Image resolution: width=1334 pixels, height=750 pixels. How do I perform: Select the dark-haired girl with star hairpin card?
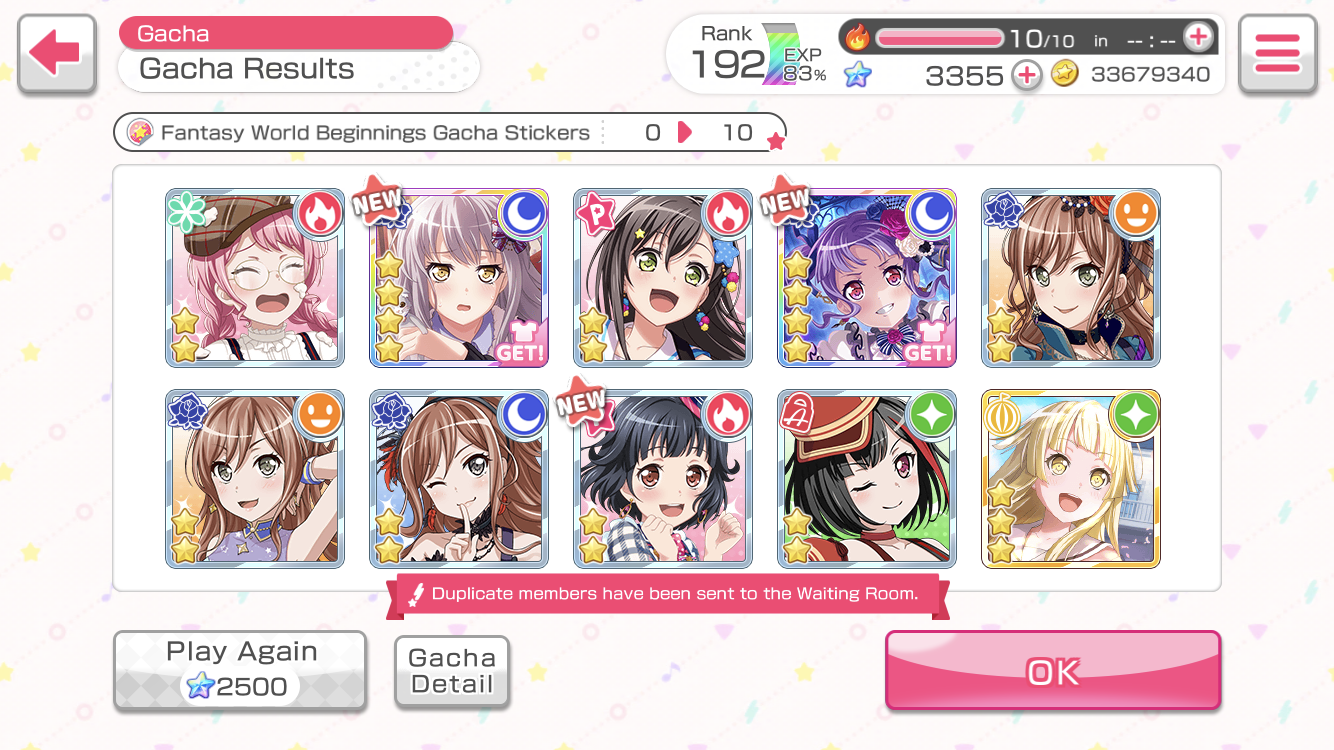point(663,278)
